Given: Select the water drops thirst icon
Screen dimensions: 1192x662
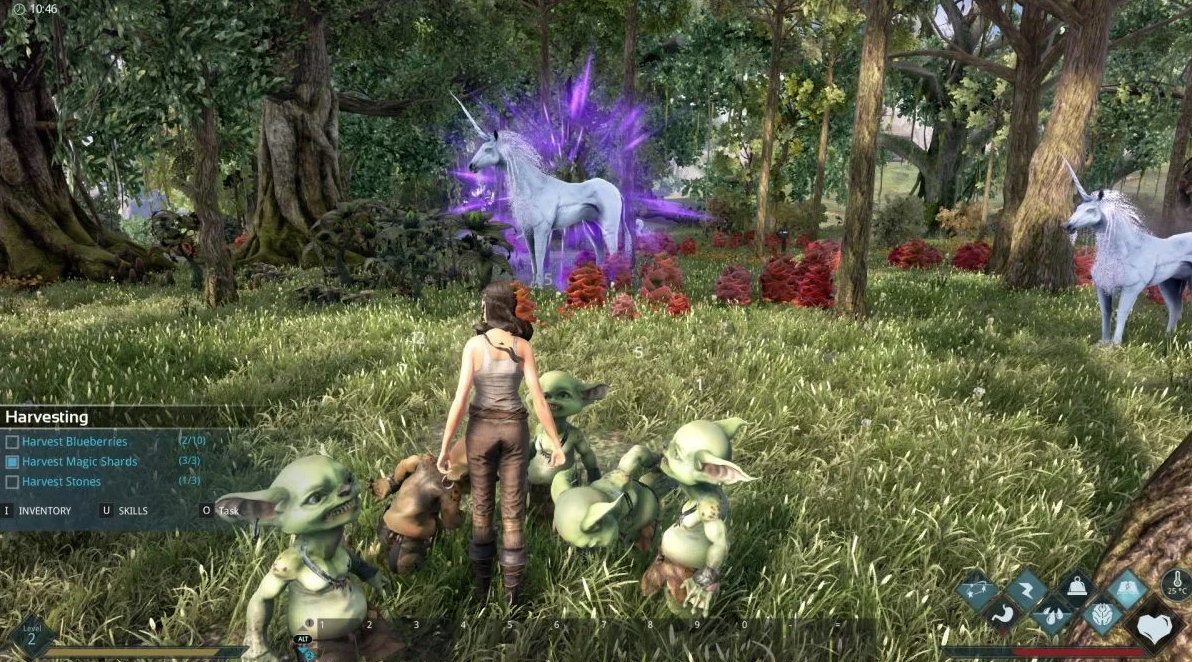Looking at the screenshot, I should coord(1052,614).
